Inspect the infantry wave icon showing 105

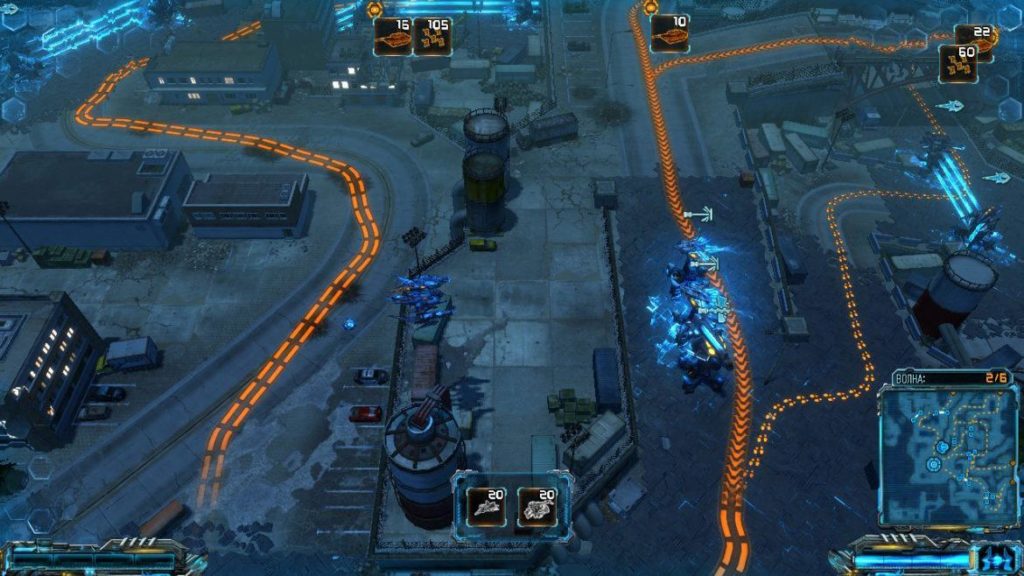coord(433,37)
